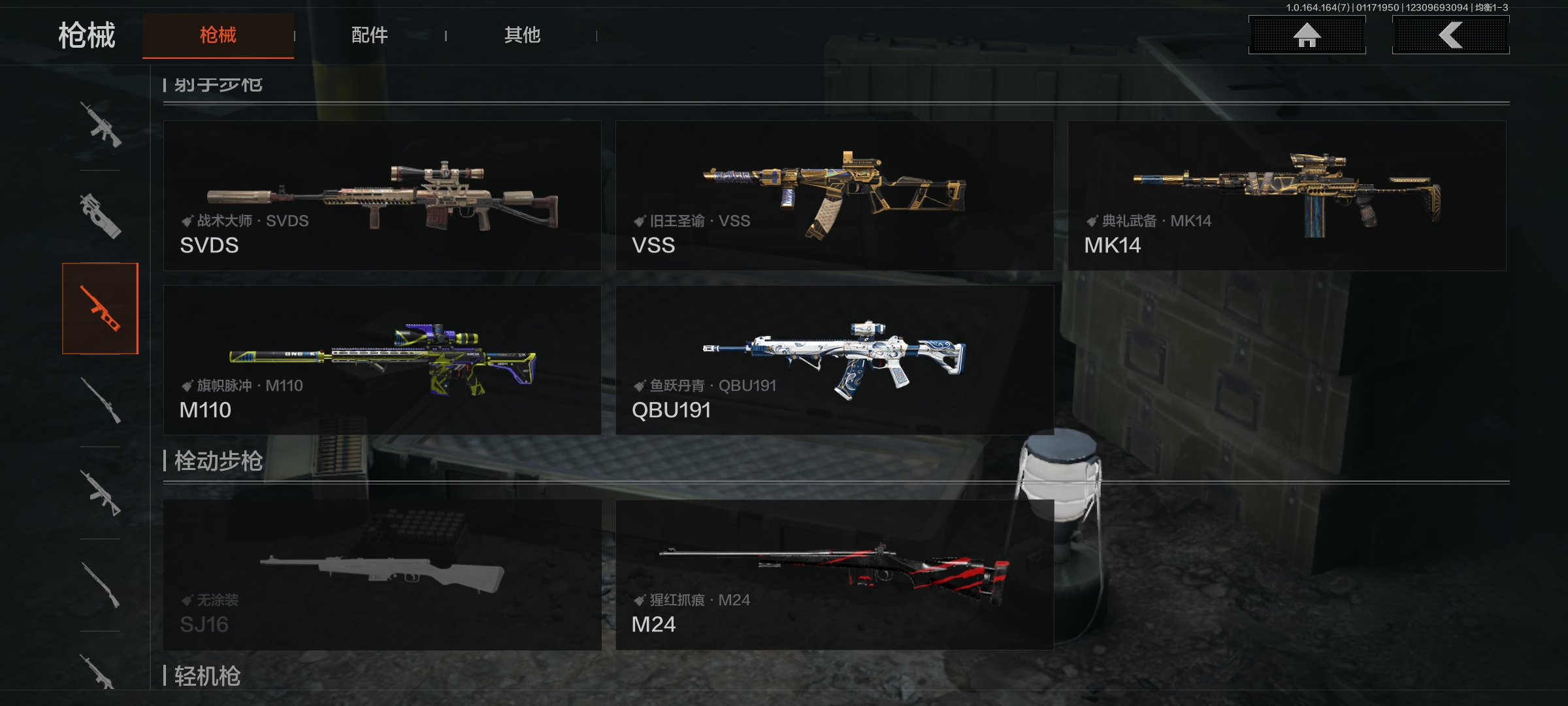Select the SVDS rifle card
Image resolution: width=1568 pixels, height=706 pixels.
coord(382,195)
